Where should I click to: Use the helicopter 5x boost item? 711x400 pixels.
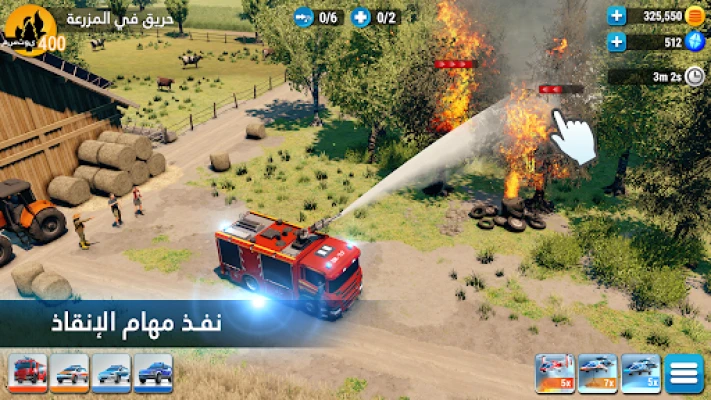point(555,373)
